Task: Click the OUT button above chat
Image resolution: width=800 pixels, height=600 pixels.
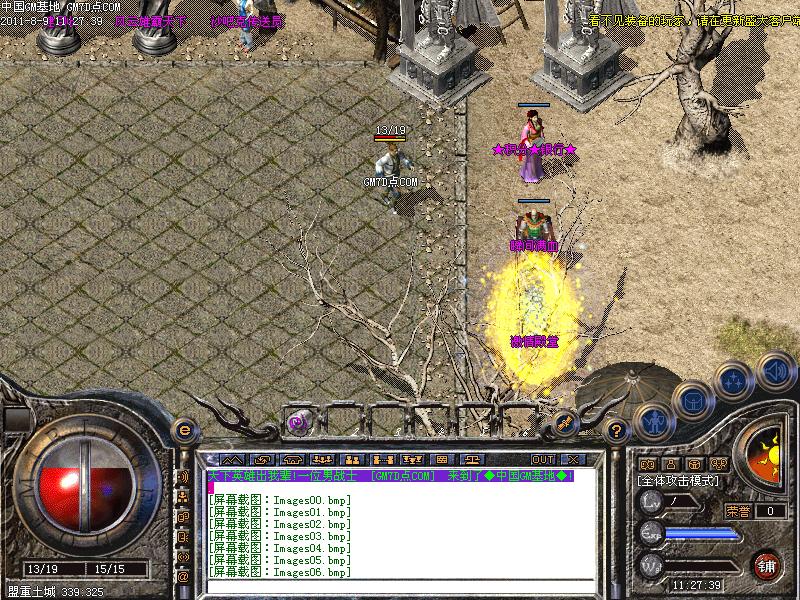Action: pyautogui.click(x=542, y=459)
